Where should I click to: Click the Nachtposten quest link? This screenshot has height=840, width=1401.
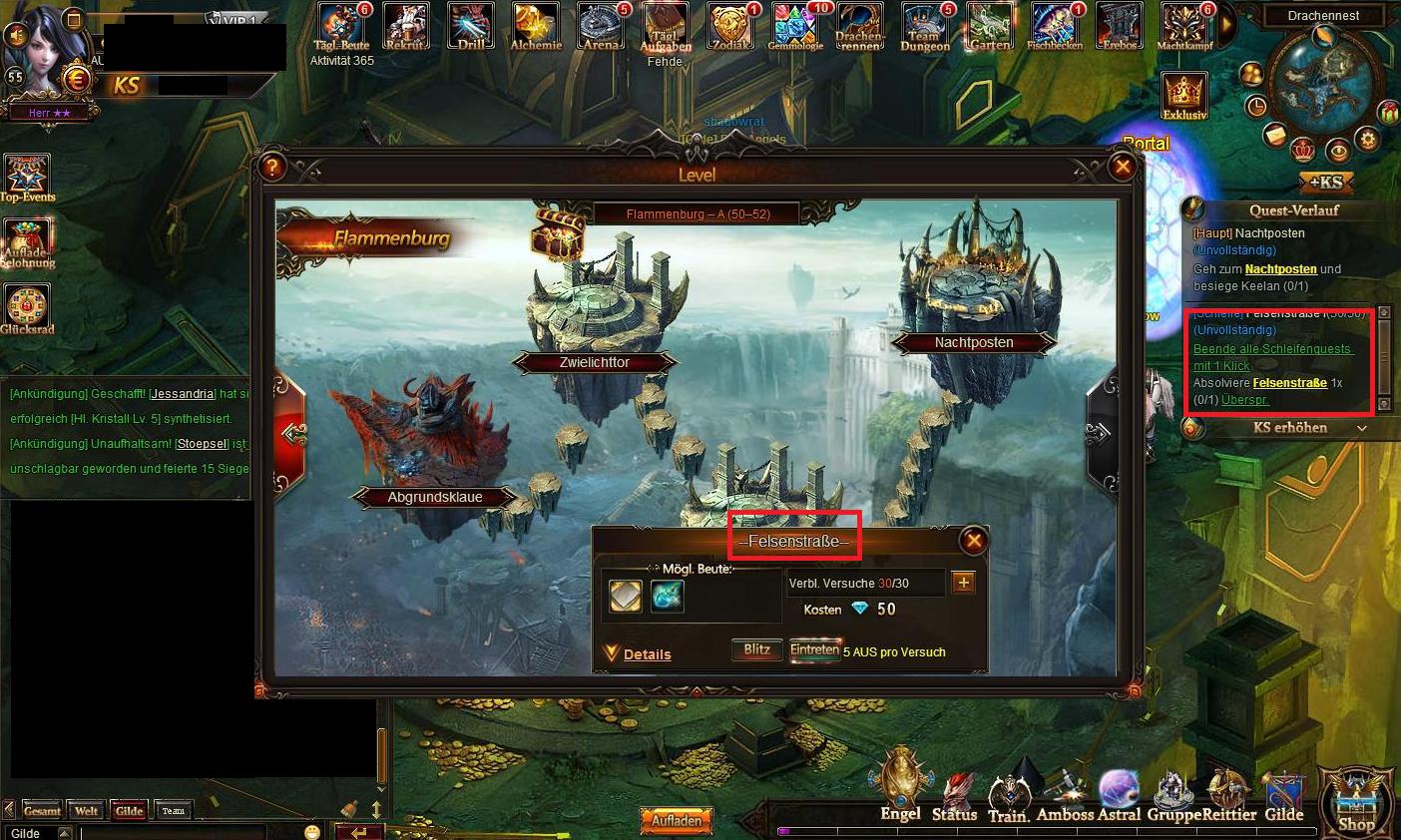[1281, 269]
